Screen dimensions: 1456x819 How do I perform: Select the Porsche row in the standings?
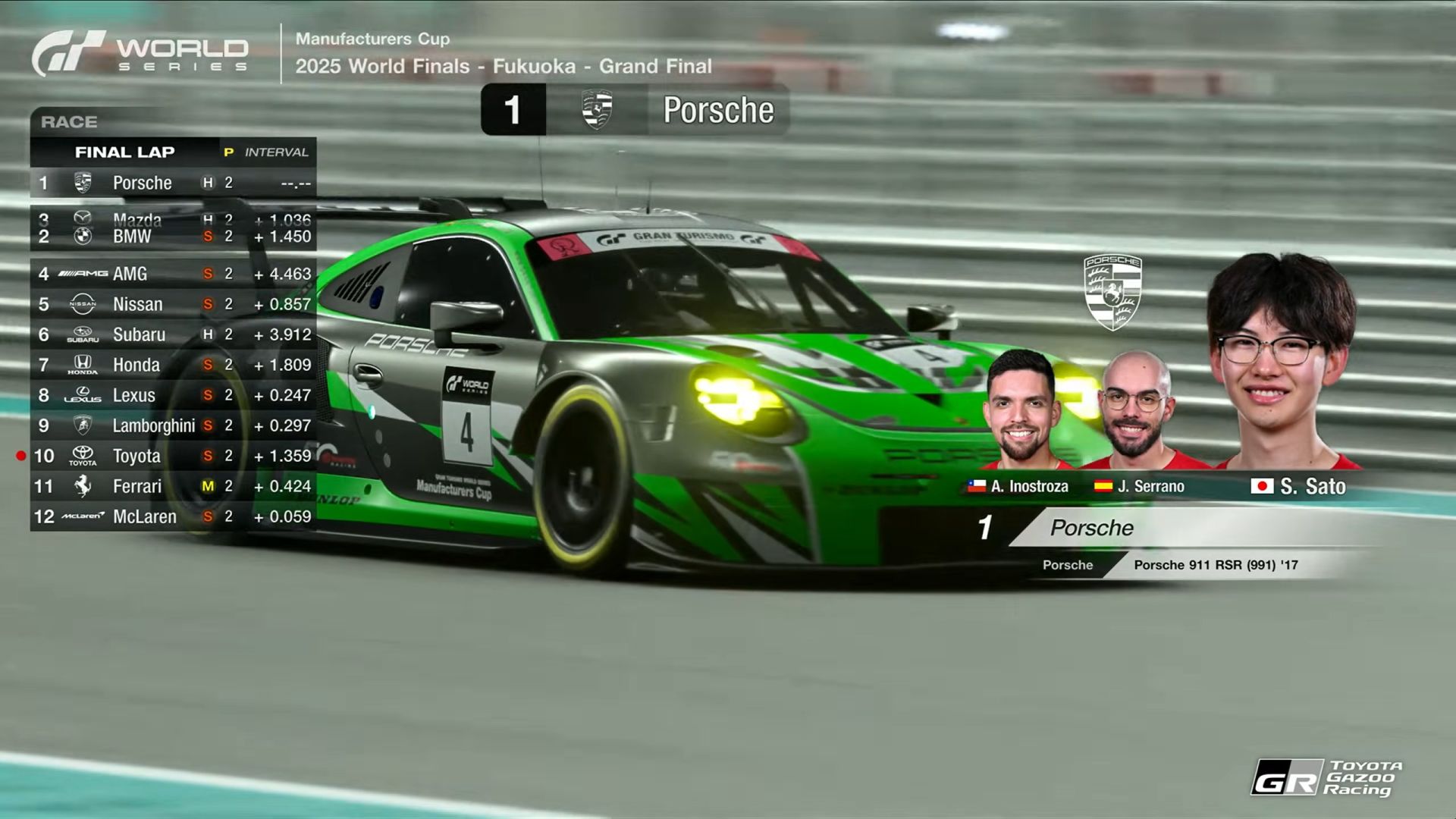tap(173, 183)
